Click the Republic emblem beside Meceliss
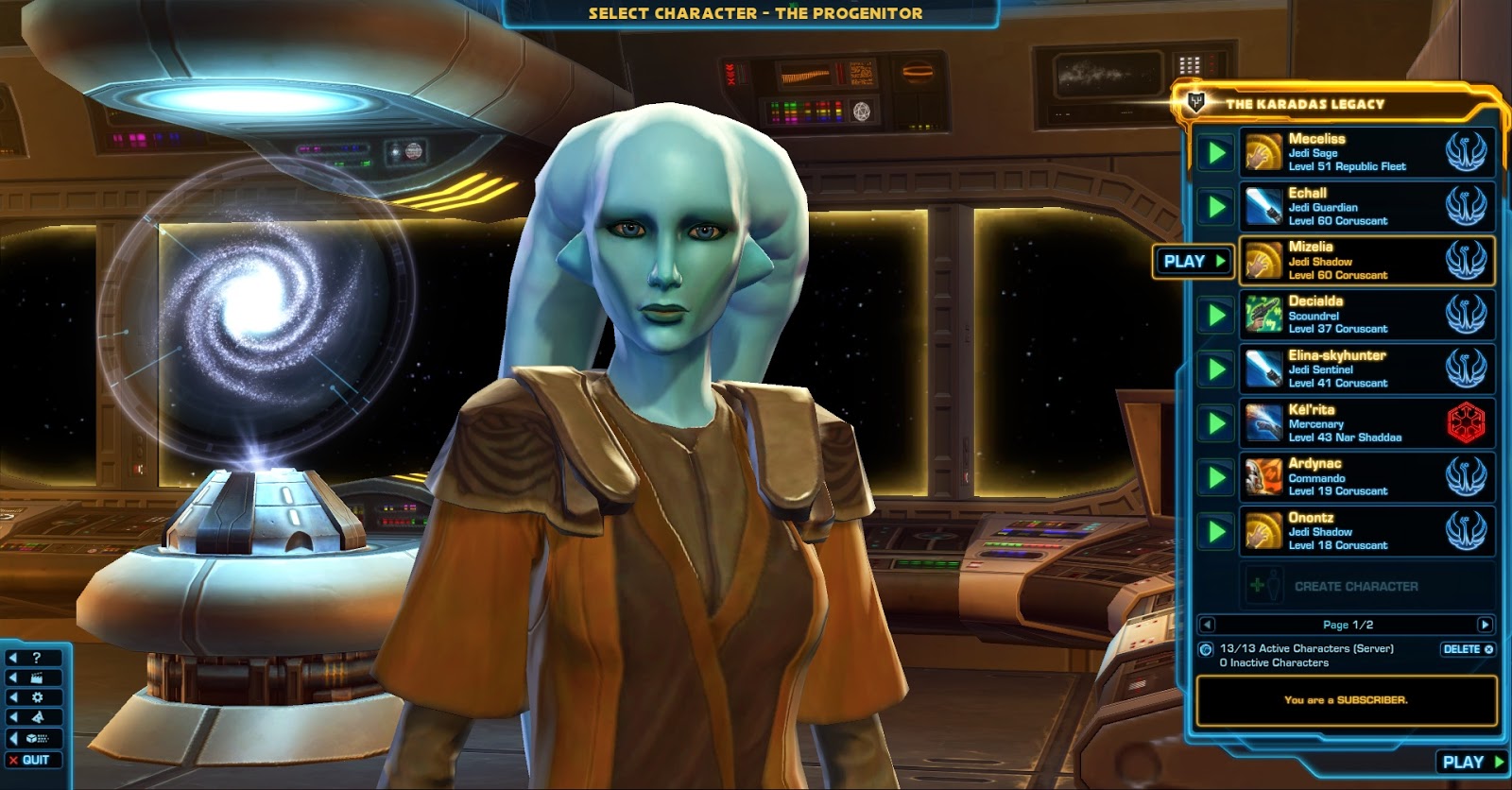The height and width of the screenshot is (790, 1512). tap(1468, 152)
